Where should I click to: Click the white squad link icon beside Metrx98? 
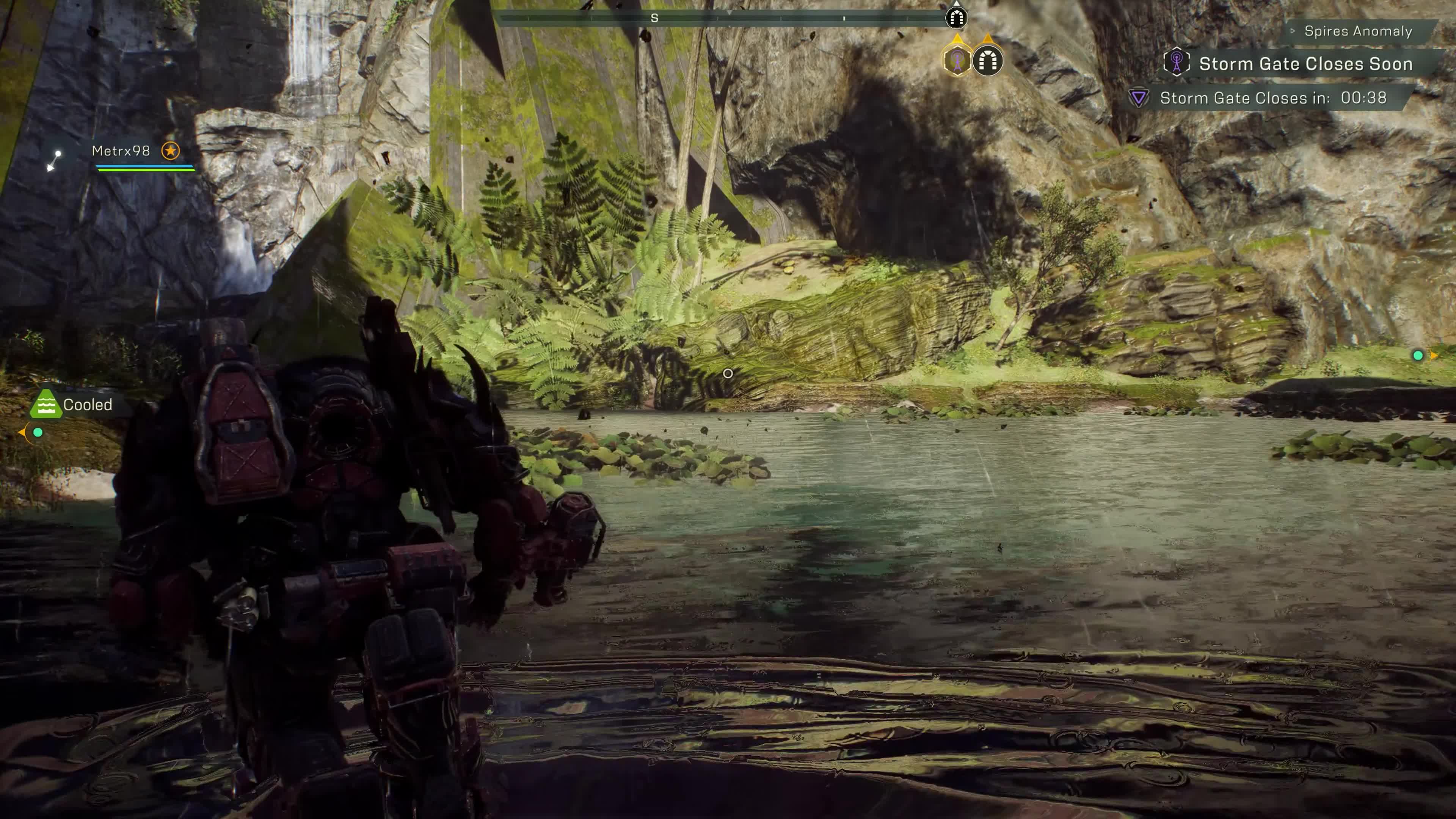coord(54,160)
